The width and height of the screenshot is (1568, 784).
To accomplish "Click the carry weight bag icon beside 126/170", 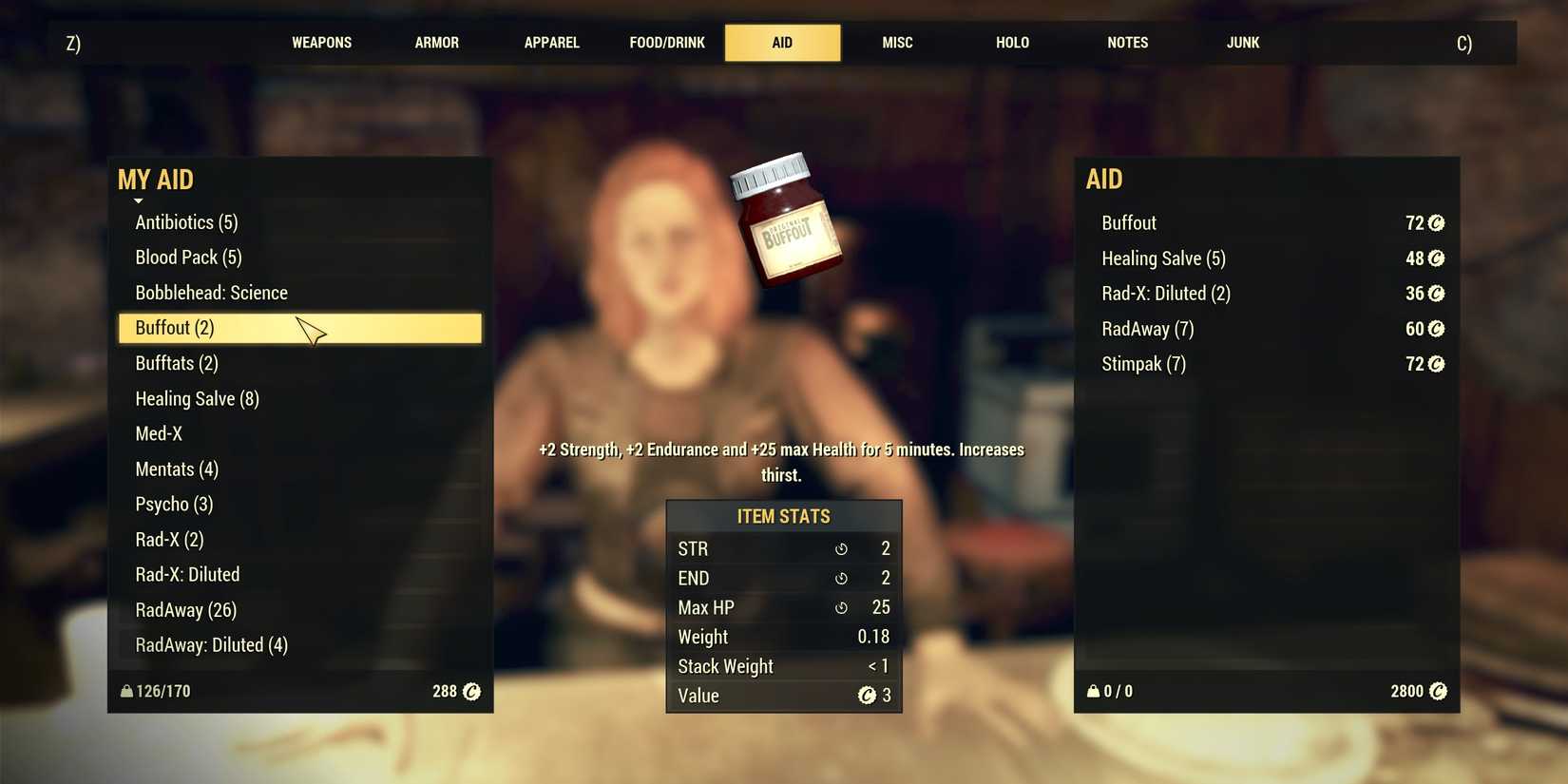I will [126, 691].
